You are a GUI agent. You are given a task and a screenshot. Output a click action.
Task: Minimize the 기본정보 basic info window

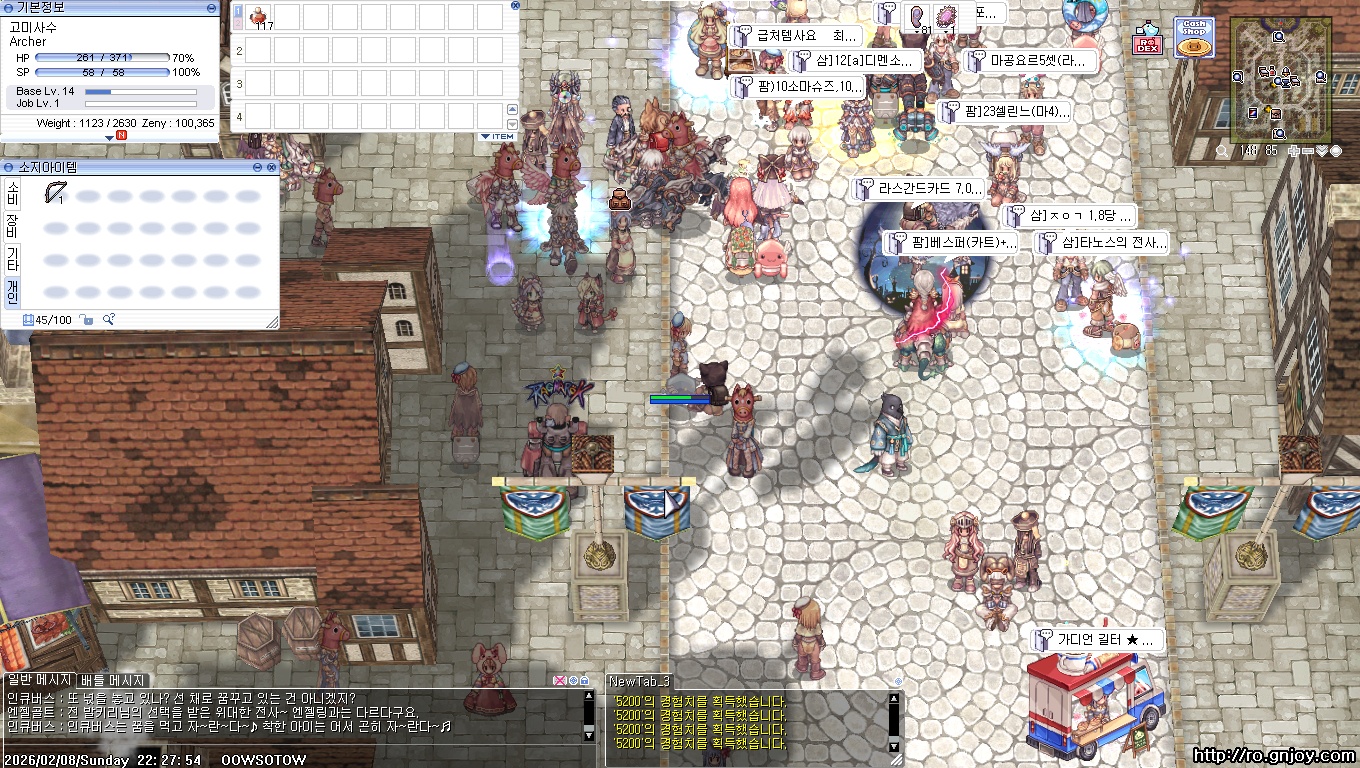pos(210,7)
